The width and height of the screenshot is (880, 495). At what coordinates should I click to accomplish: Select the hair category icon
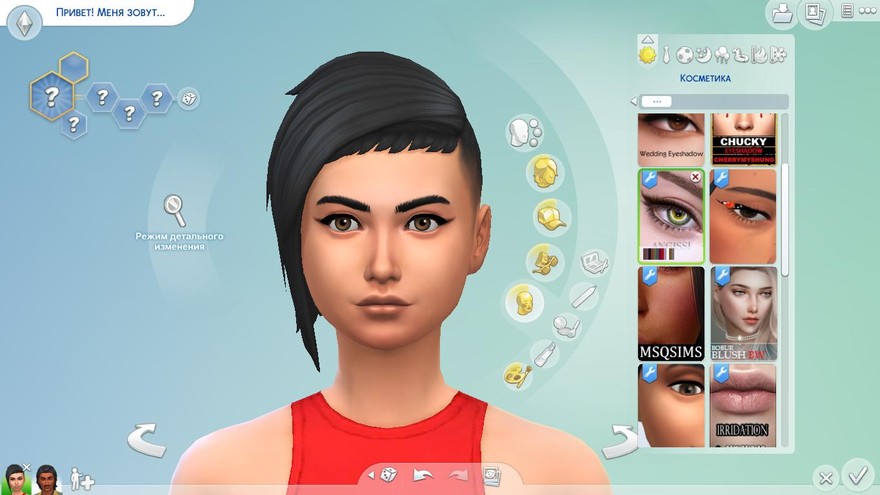[x=545, y=172]
